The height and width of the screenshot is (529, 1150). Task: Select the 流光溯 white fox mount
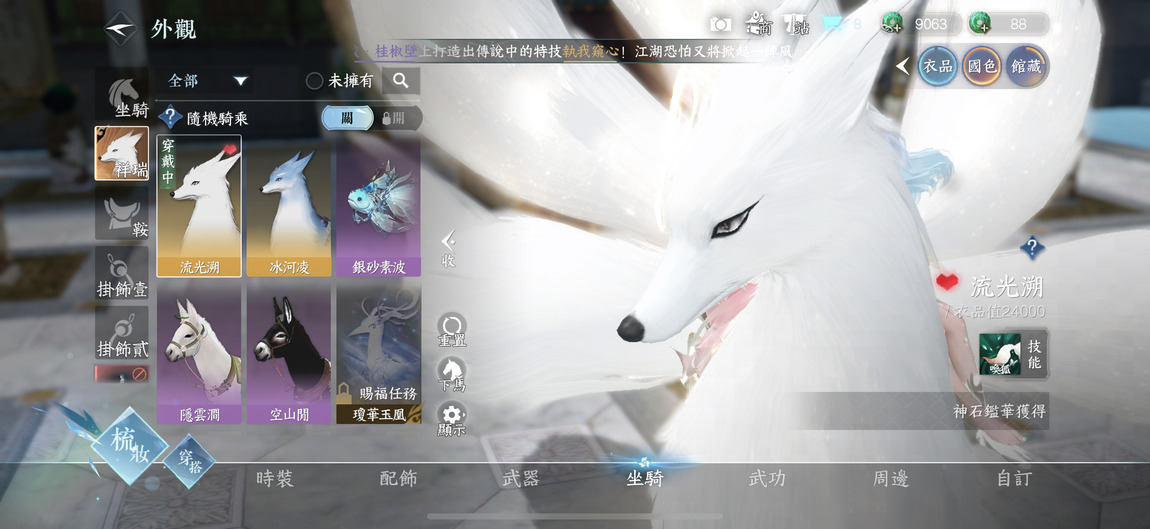(199, 205)
